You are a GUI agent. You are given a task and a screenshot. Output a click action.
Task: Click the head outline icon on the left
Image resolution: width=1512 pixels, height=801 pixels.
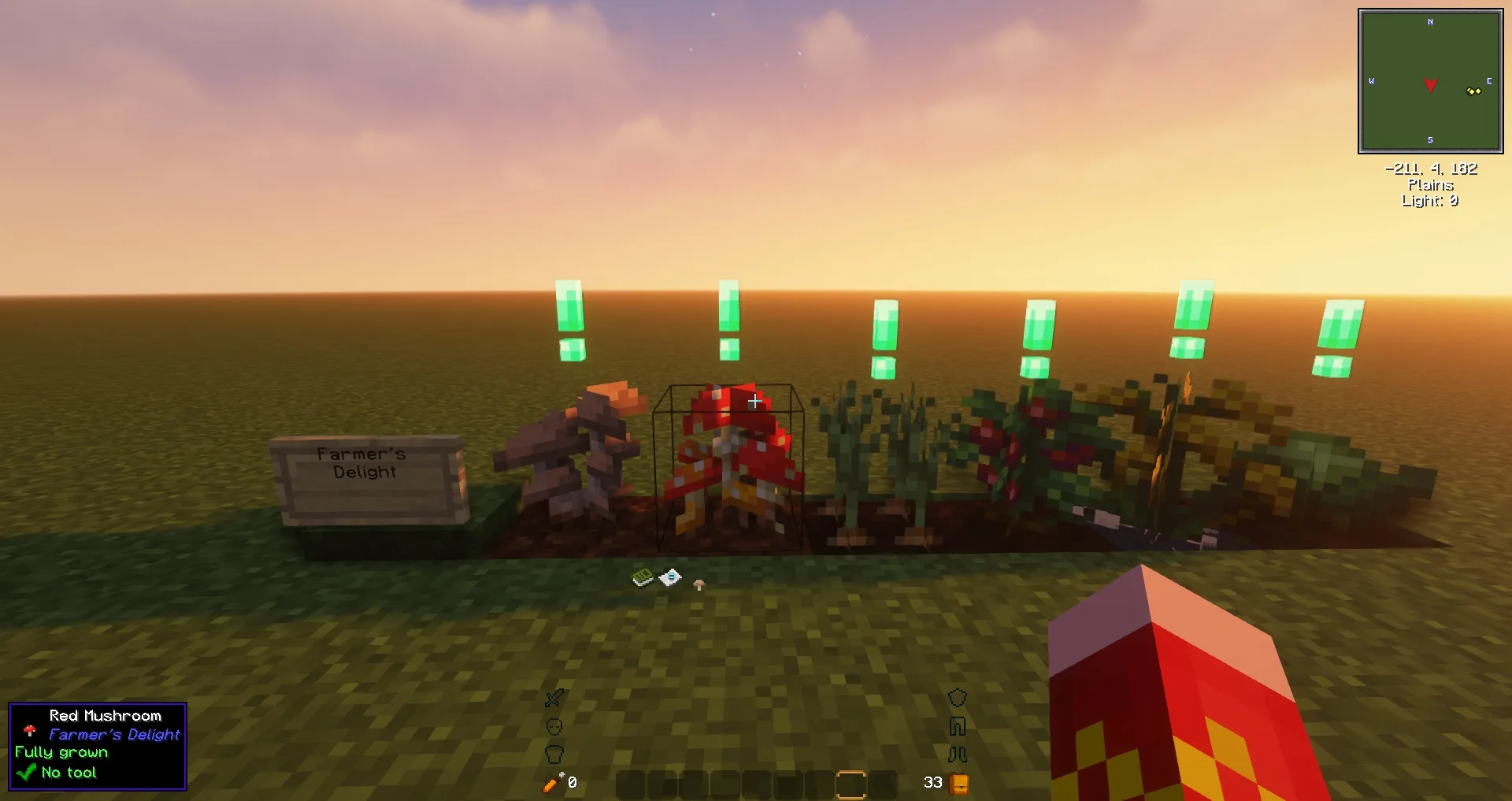click(554, 725)
